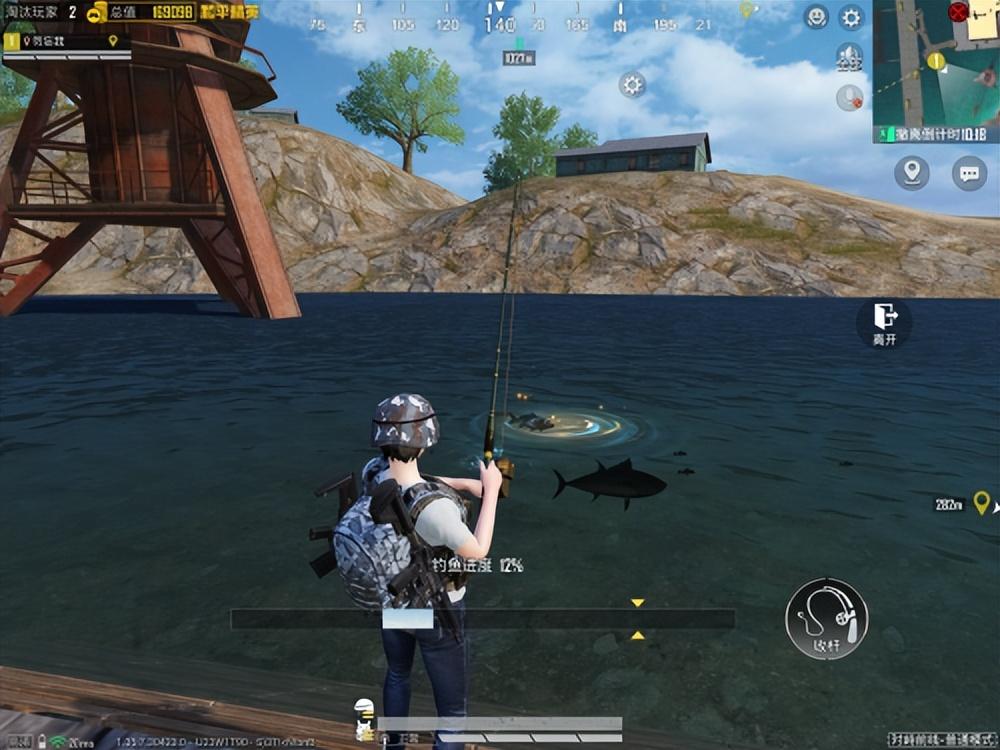1000x750 pixels.
Task: Tap the small gear icon in the sky
Action: (x=632, y=84)
